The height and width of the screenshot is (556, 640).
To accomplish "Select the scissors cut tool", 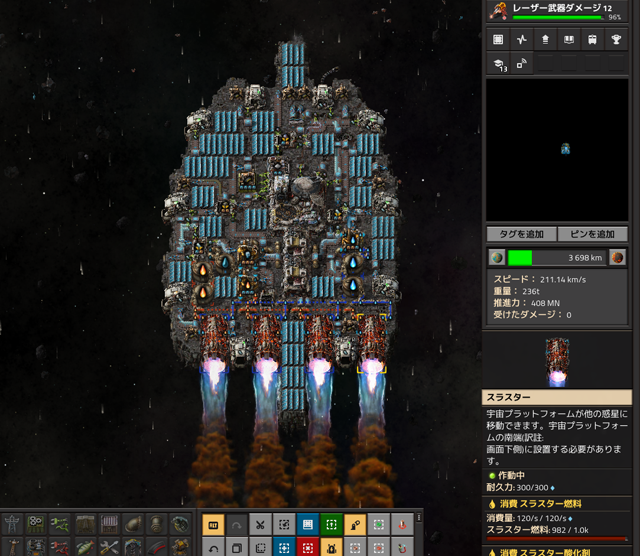I will [x=260, y=524].
